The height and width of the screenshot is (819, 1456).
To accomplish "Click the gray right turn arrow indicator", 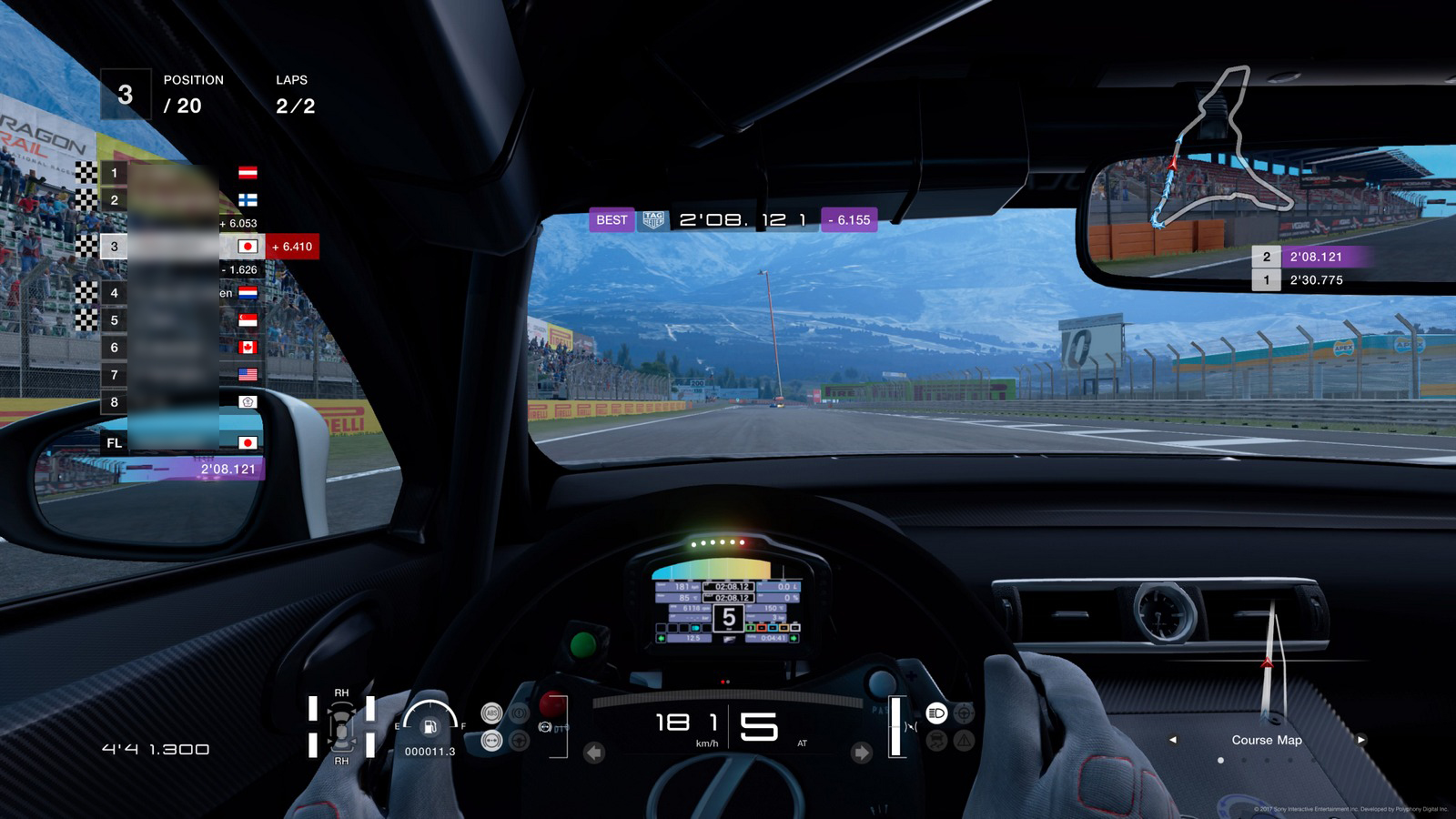I will (x=861, y=753).
